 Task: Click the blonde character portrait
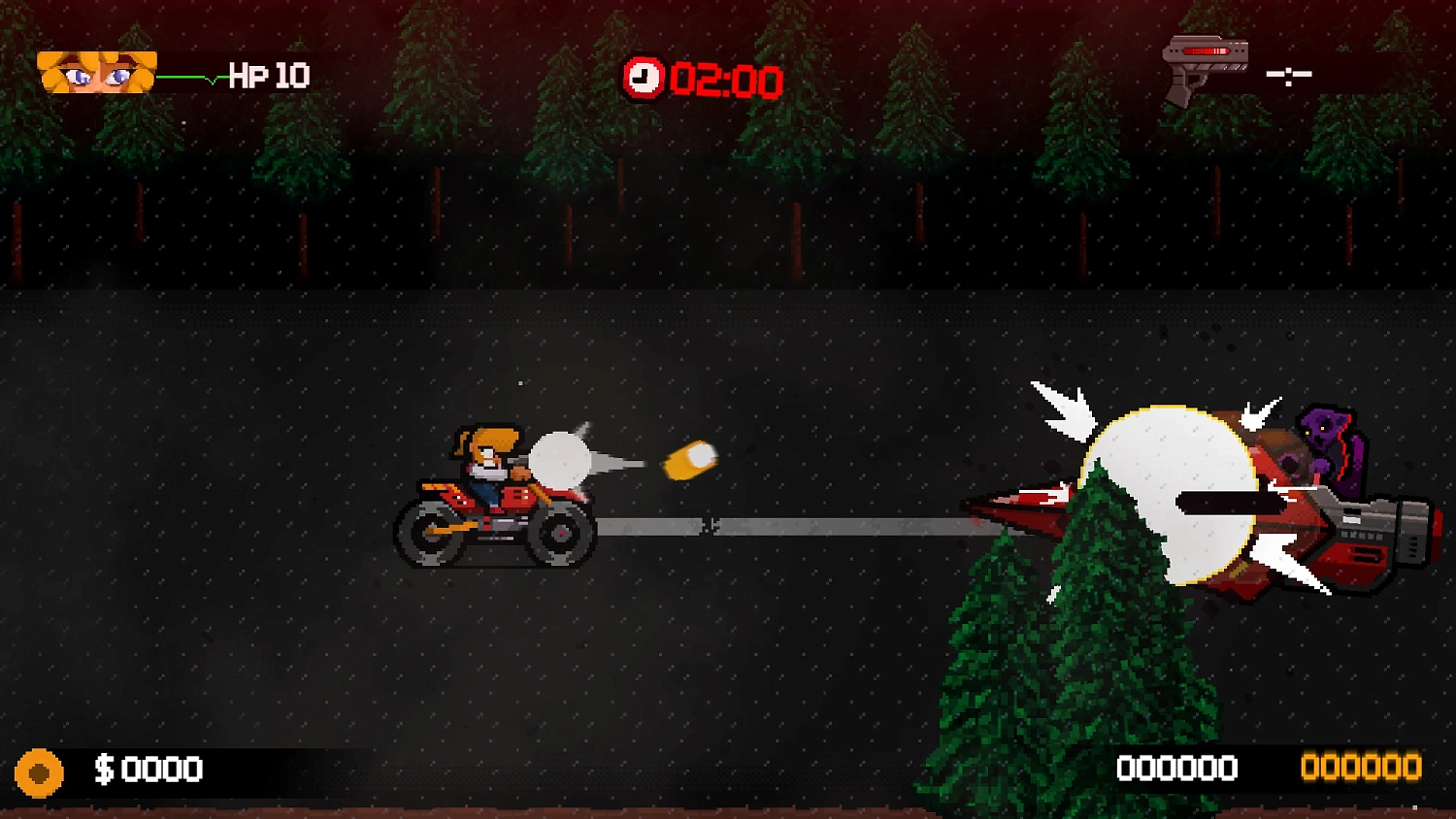coord(96,73)
